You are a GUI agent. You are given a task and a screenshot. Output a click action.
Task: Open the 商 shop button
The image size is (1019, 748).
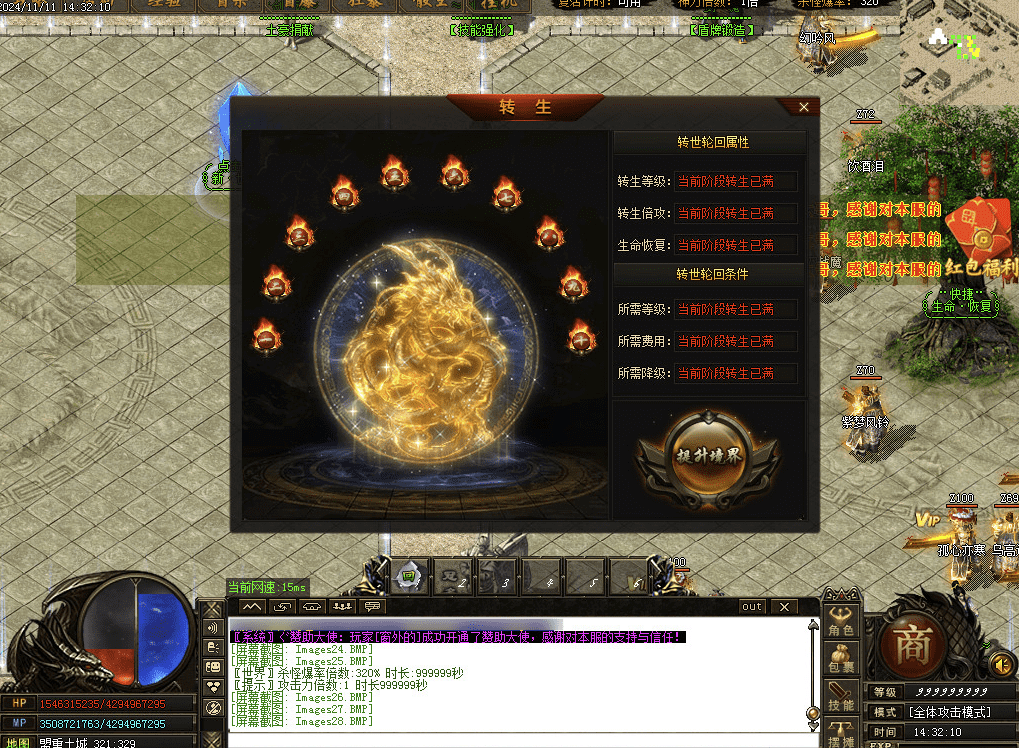tap(912, 642)
